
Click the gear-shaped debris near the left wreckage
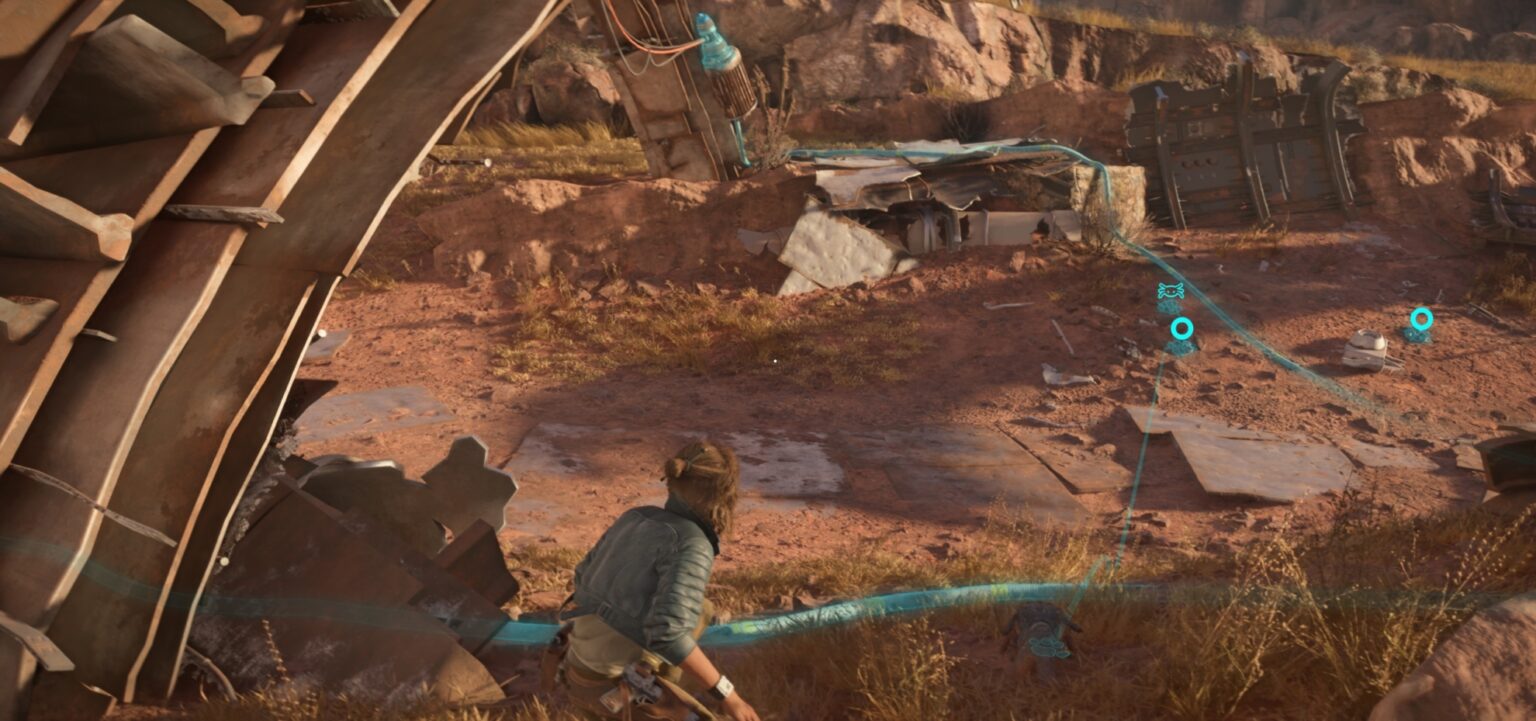coord(465,480)
